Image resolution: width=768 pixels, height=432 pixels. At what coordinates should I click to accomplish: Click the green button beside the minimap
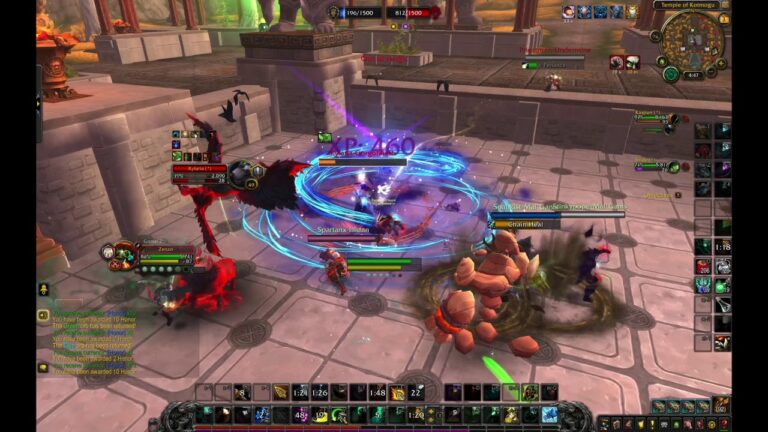pyautogui.click(x=670, y=75)
